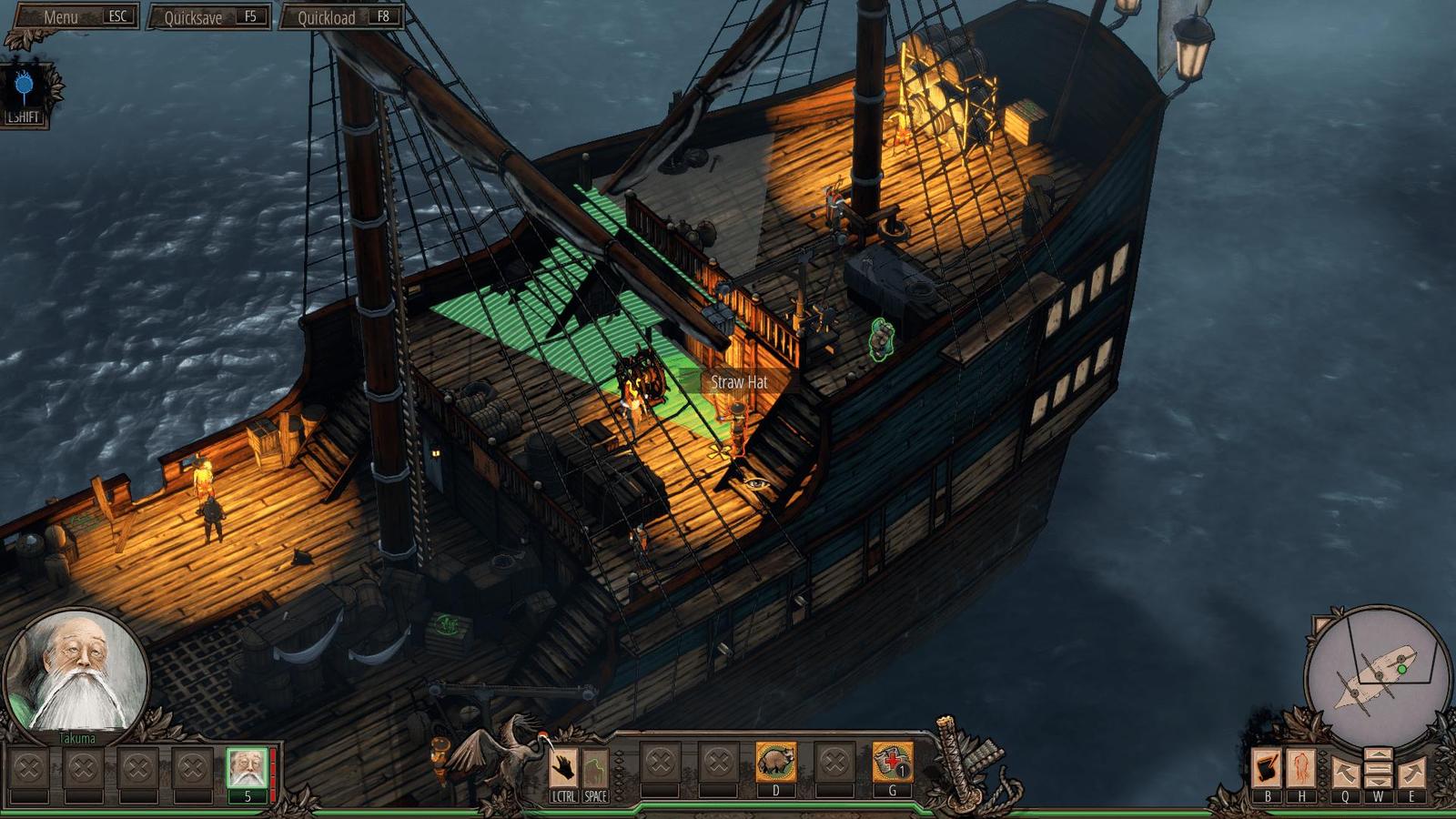Screen dimensions: 1456x819
Task: Toggle the red figure highlight icon
Action: (x=1301, y=769)
